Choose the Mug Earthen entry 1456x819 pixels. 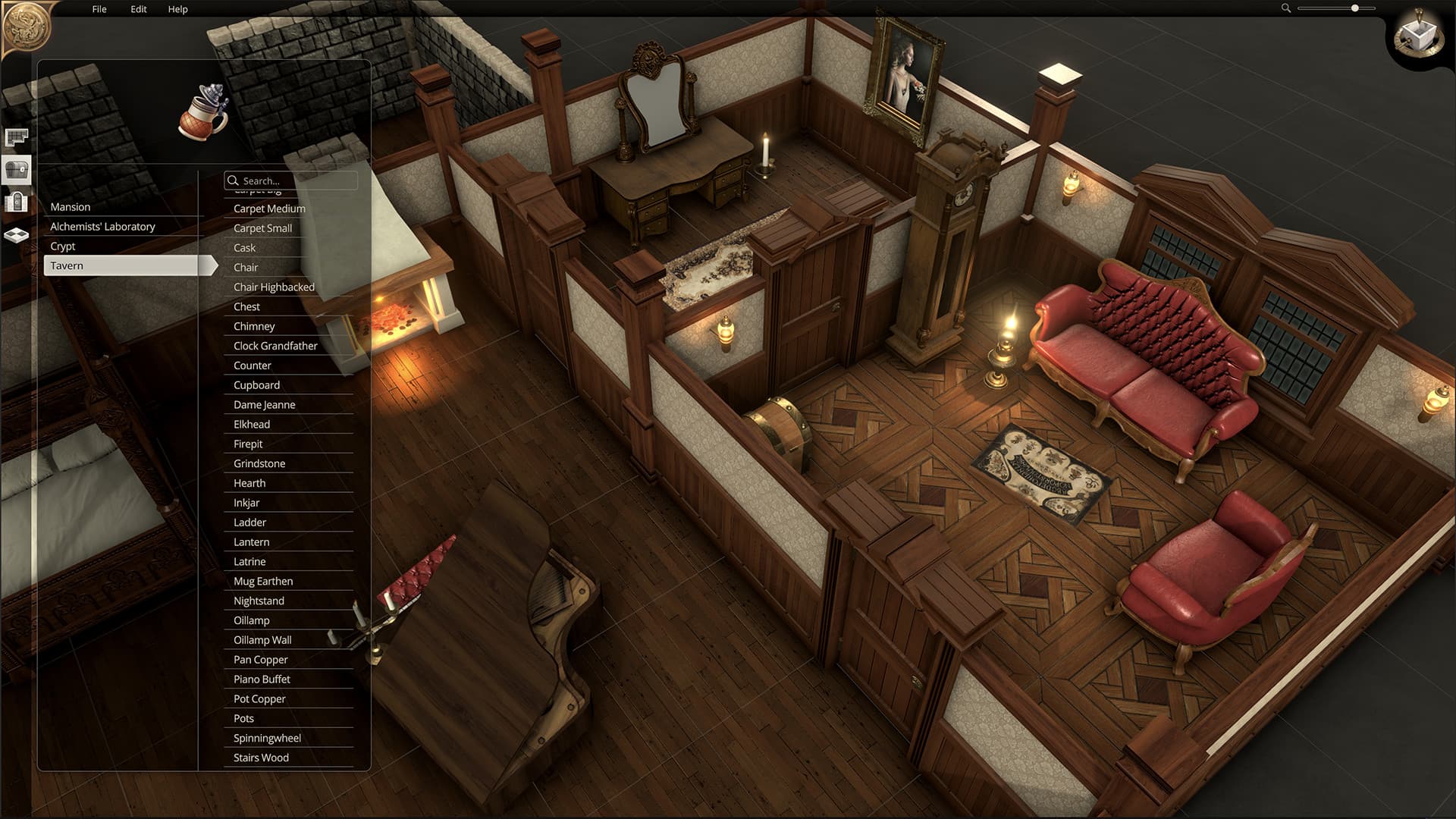[x=263, y=581]
